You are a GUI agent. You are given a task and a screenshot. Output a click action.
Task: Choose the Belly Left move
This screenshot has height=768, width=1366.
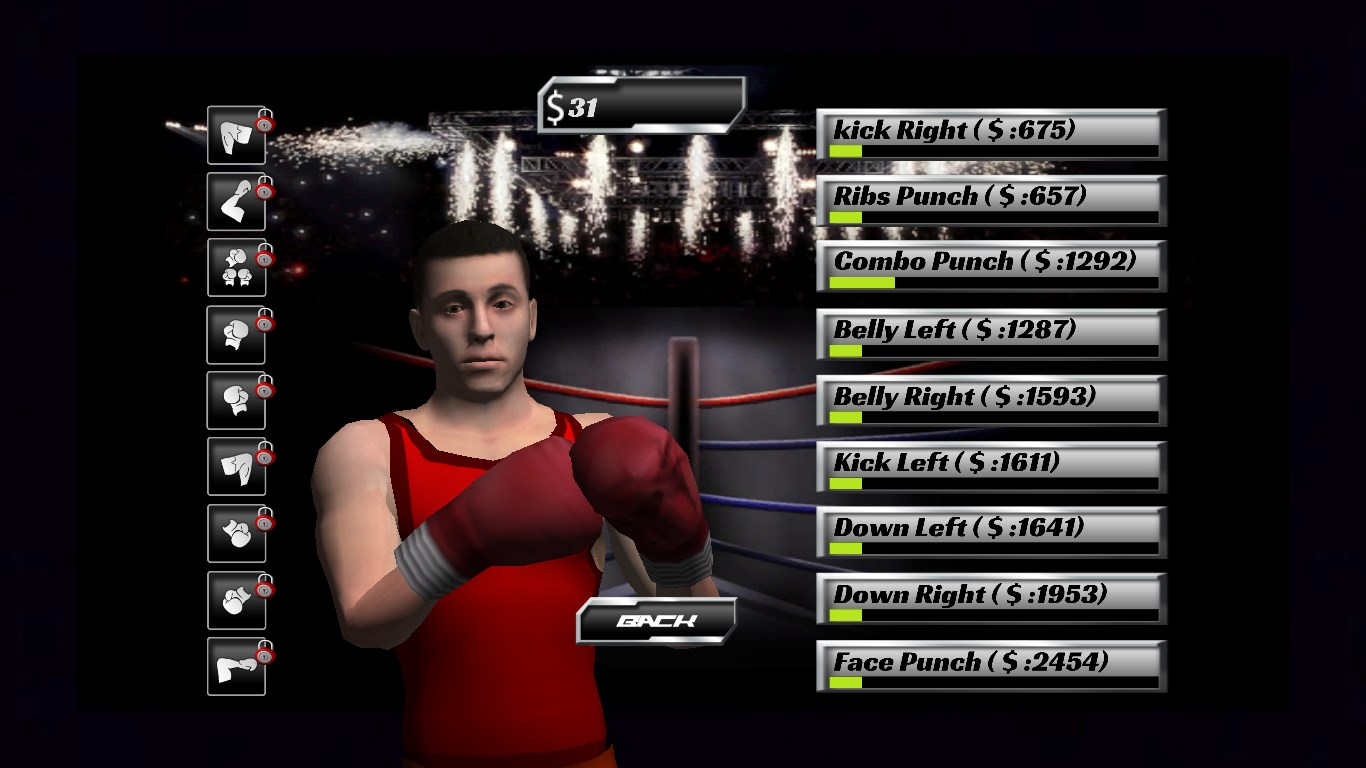(991, 334)
